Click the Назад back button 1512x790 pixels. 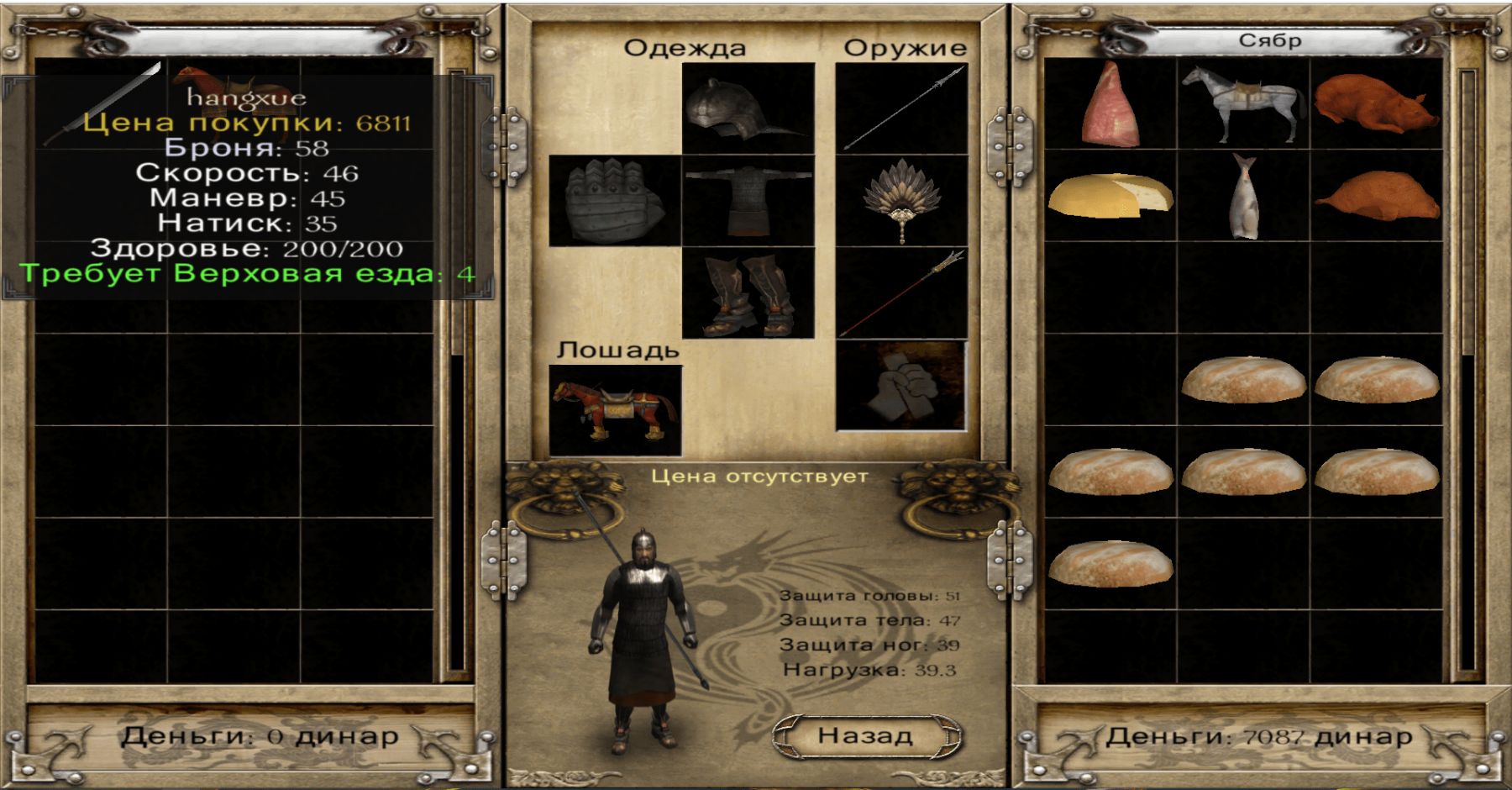[x=865, y=736]
